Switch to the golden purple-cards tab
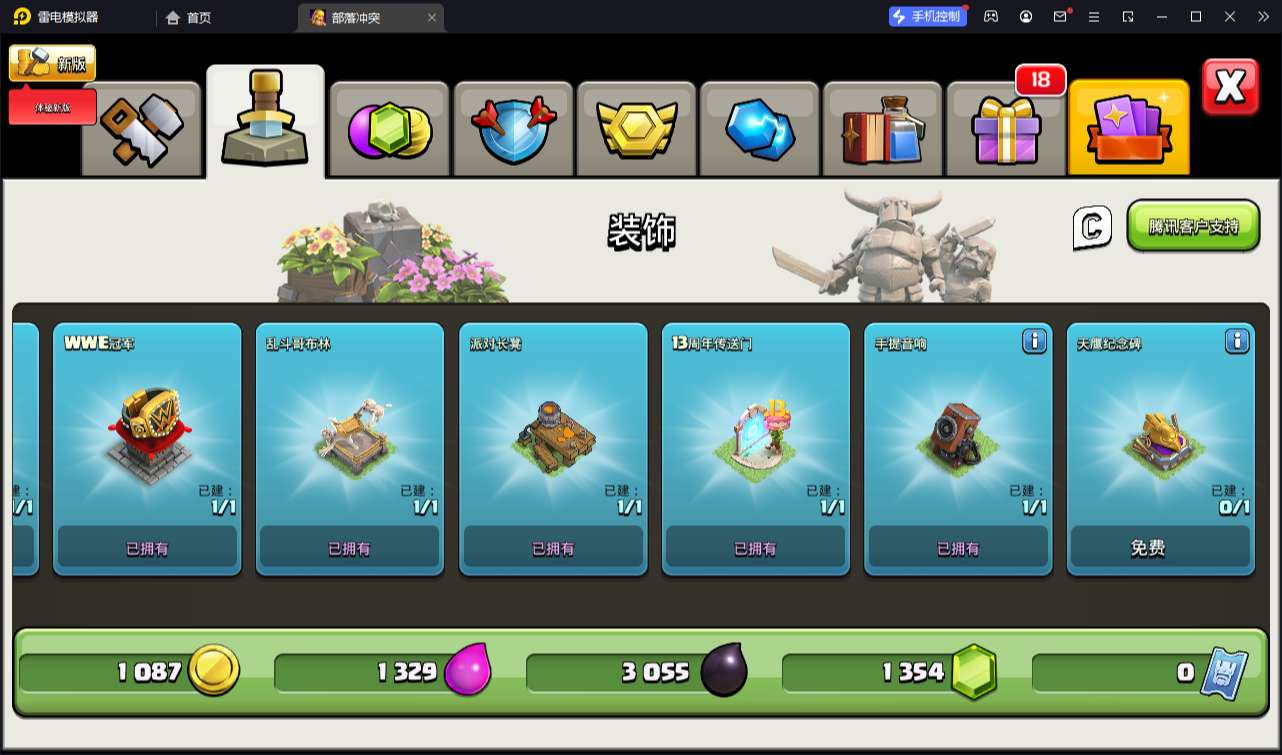The image size is (1282, 755). [x=1128, y=129]
